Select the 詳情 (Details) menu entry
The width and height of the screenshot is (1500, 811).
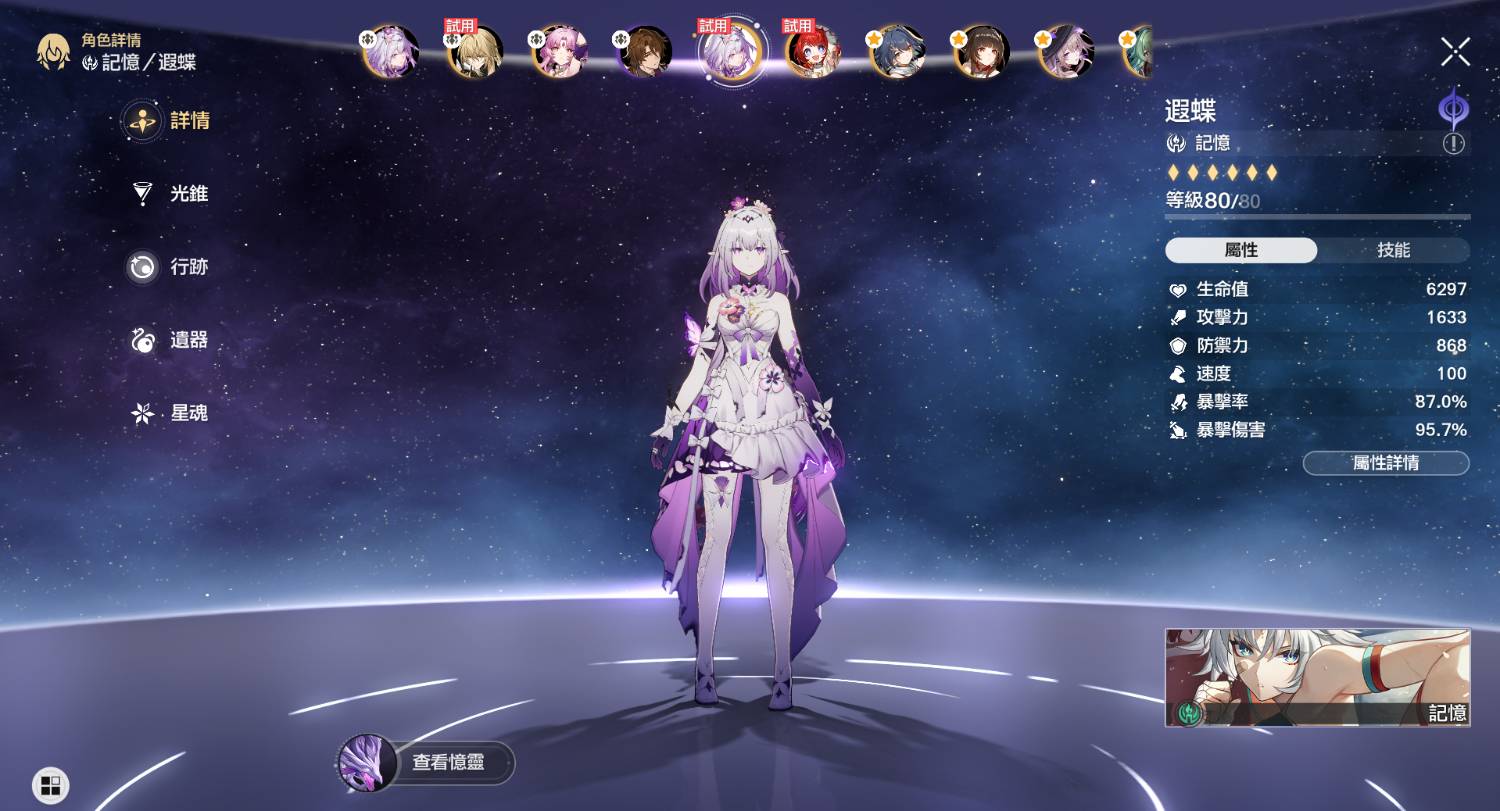(x=170, y=121)
